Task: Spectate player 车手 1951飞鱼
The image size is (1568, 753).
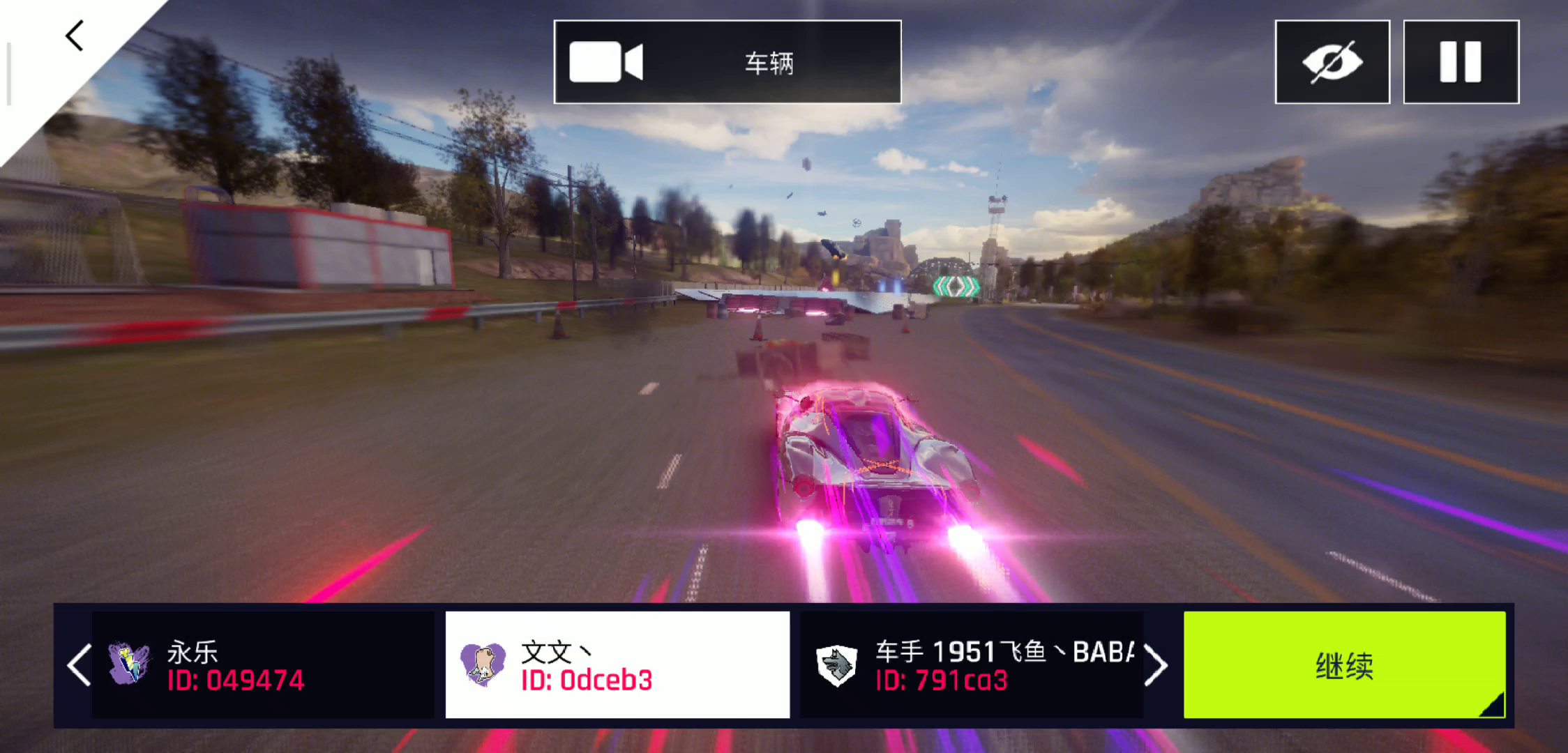Action: coord(971,665)
